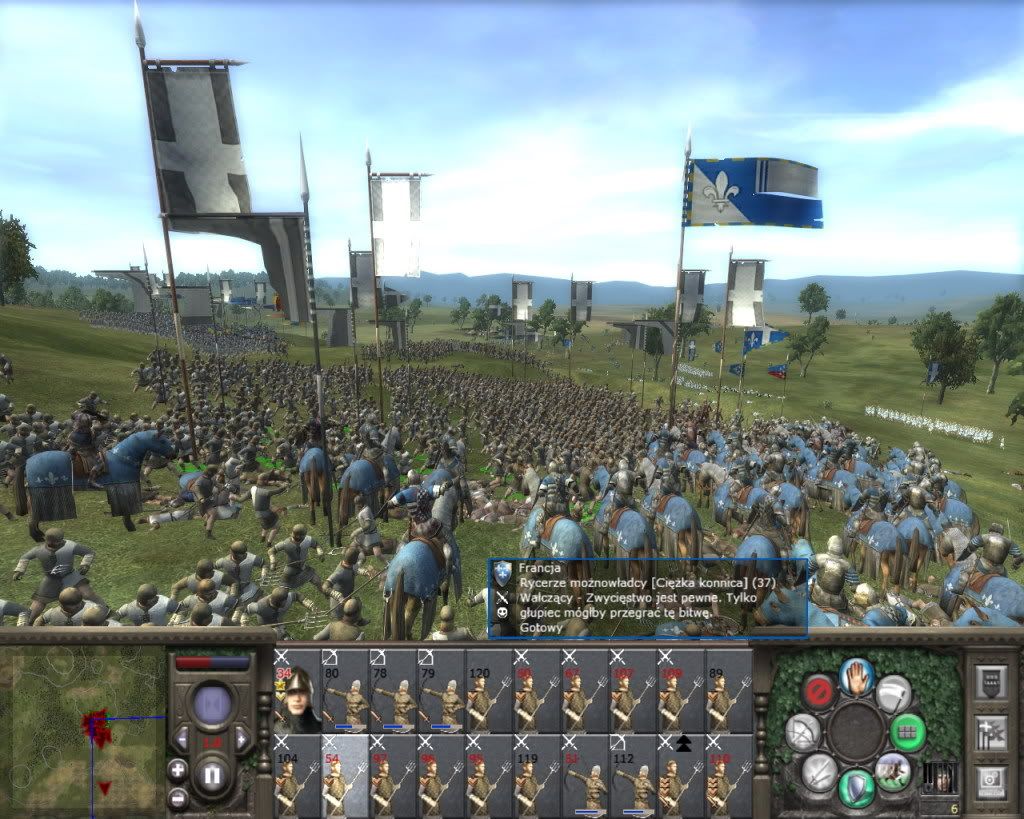The image size is (1024, 819).
Task: Select the archer unit with 112 men
Action: [633, 775]
